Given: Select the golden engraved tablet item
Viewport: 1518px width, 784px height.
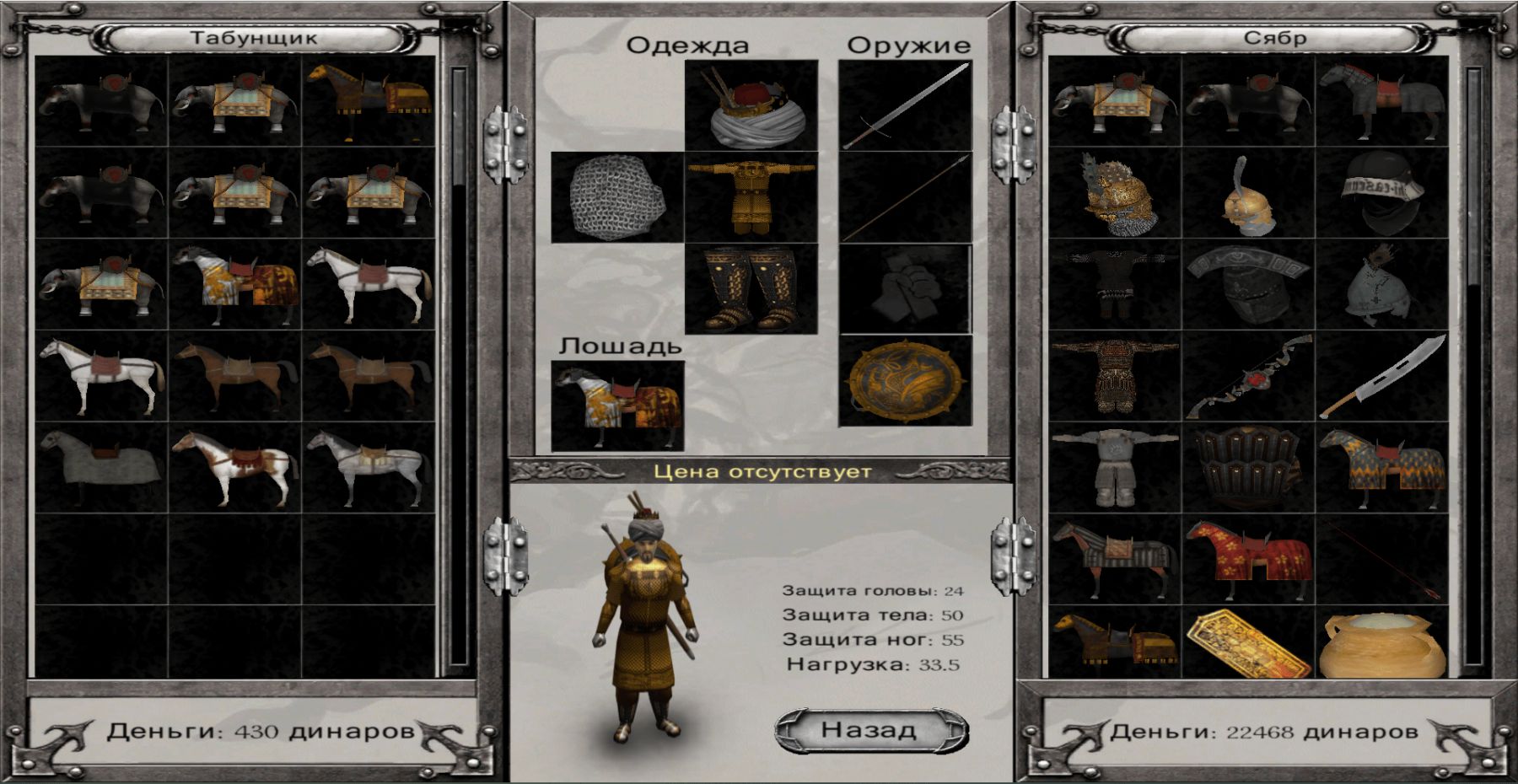Looking at the screenshot, I should [1248, 647].
